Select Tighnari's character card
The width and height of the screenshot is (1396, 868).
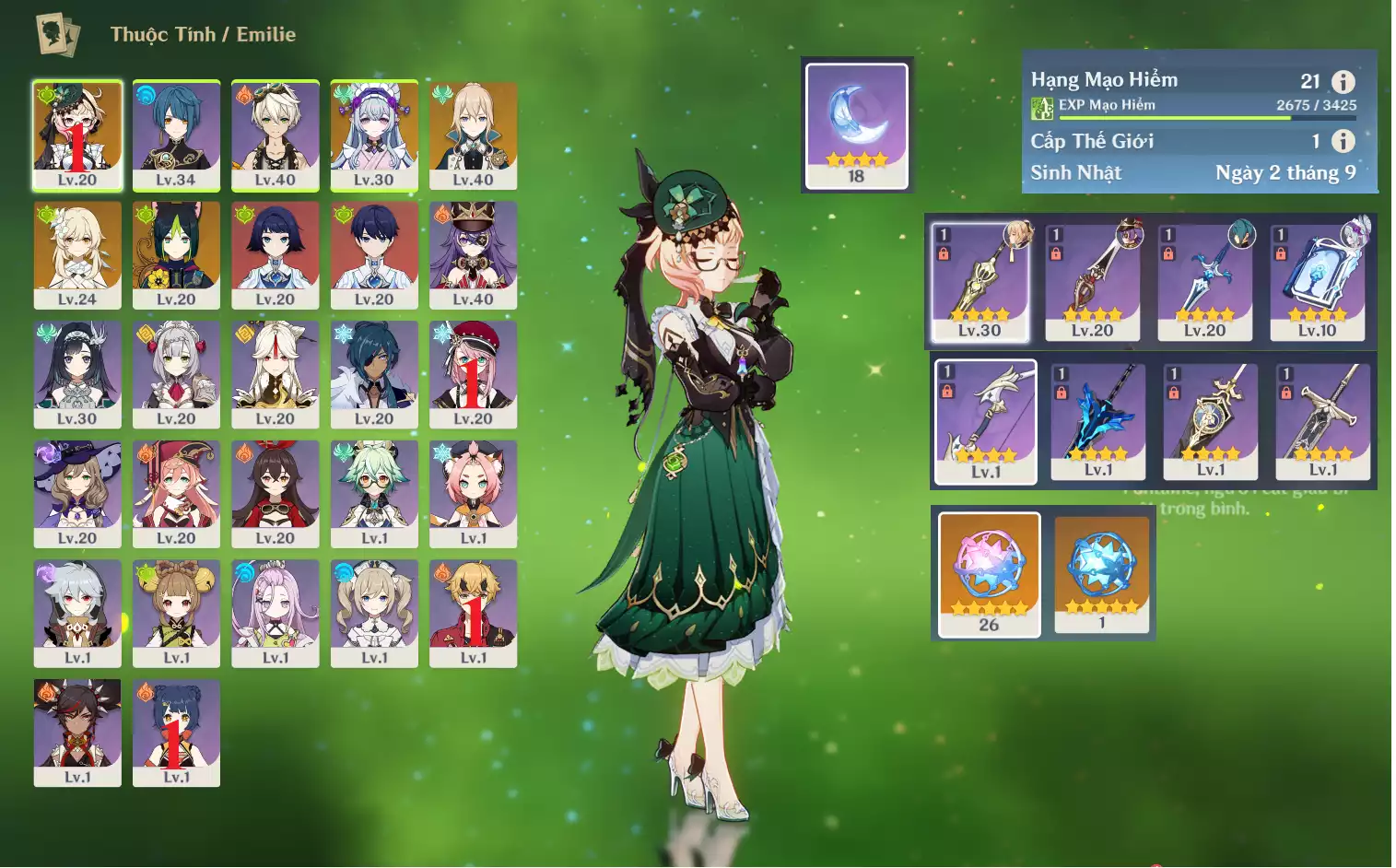pos(176,254)
